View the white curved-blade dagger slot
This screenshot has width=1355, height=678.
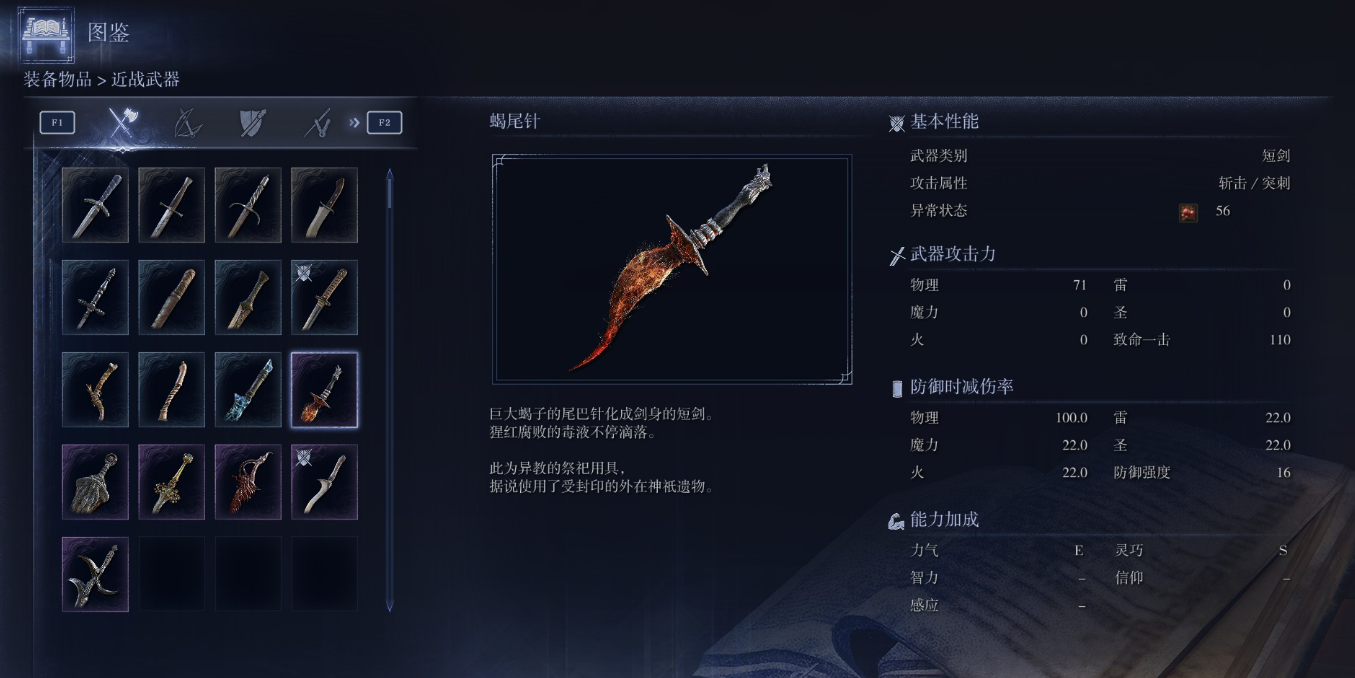(x=324, y=482)
